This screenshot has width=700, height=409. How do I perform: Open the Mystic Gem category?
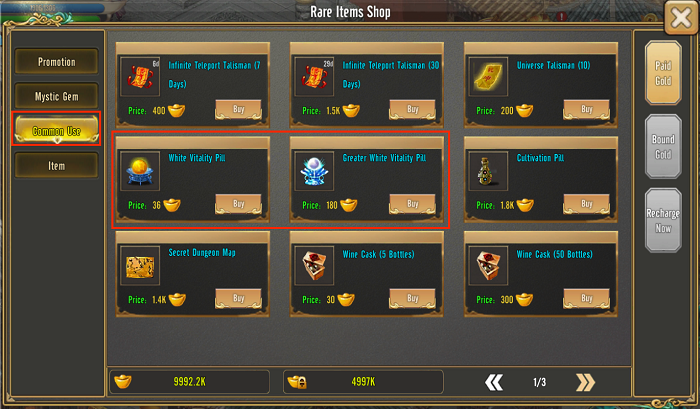point(56,97)
